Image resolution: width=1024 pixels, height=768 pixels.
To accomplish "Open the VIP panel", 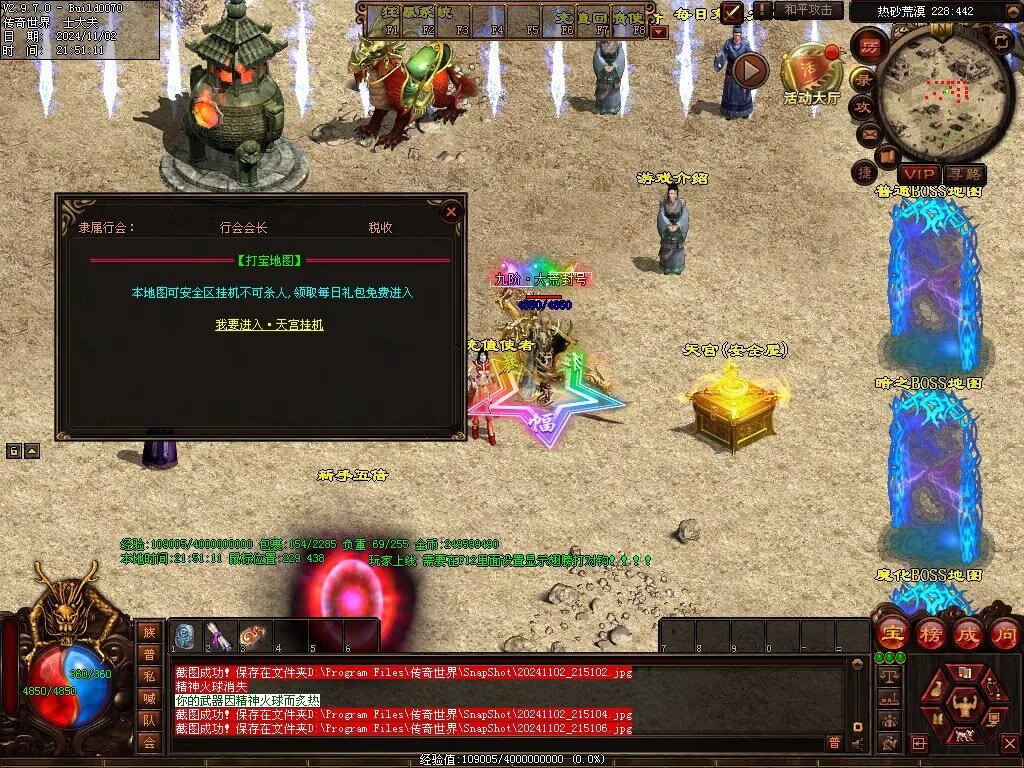I will pyautogui.click(x=919, y=174).
